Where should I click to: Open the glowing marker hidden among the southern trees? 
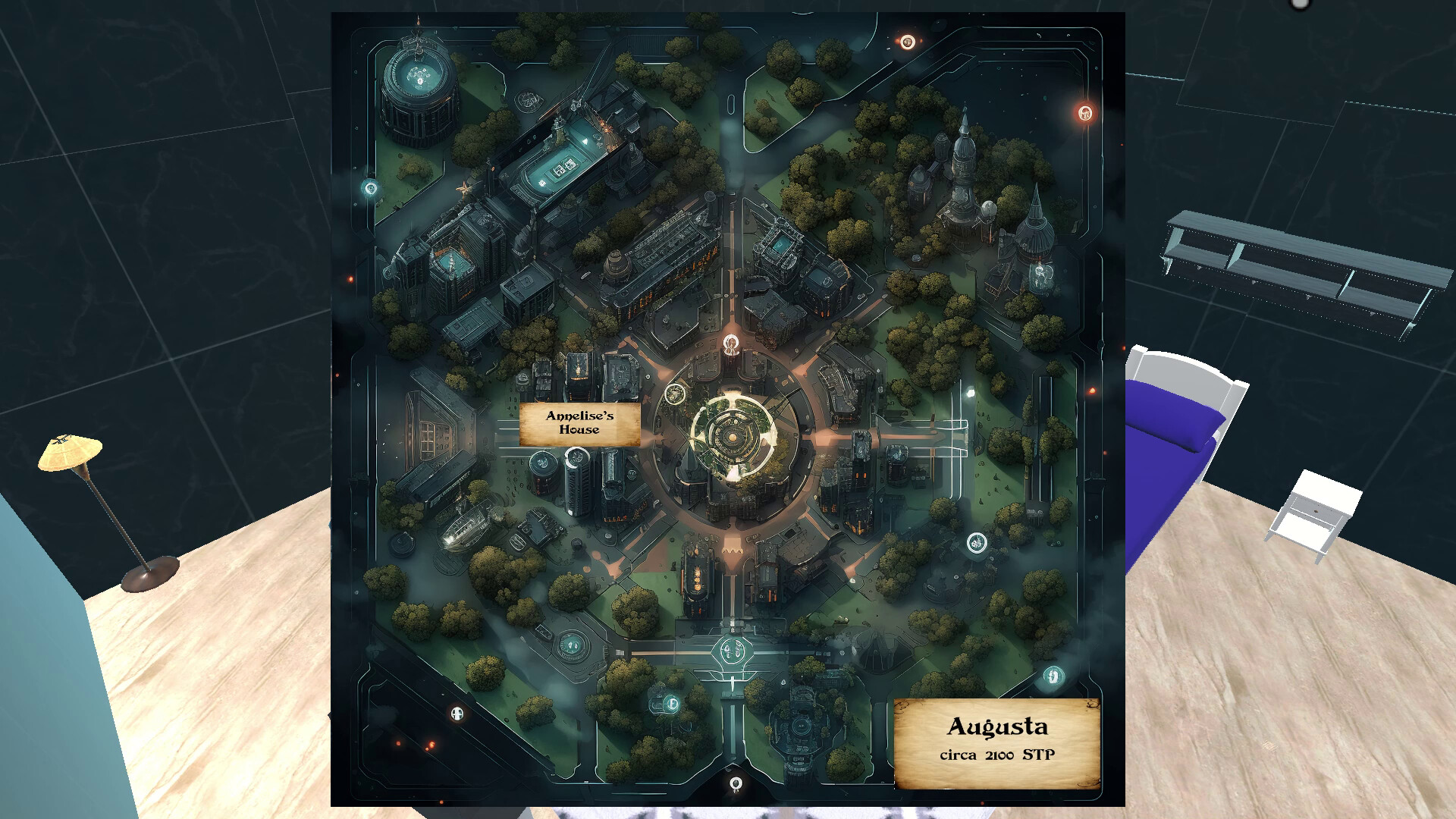click(670, 703)
